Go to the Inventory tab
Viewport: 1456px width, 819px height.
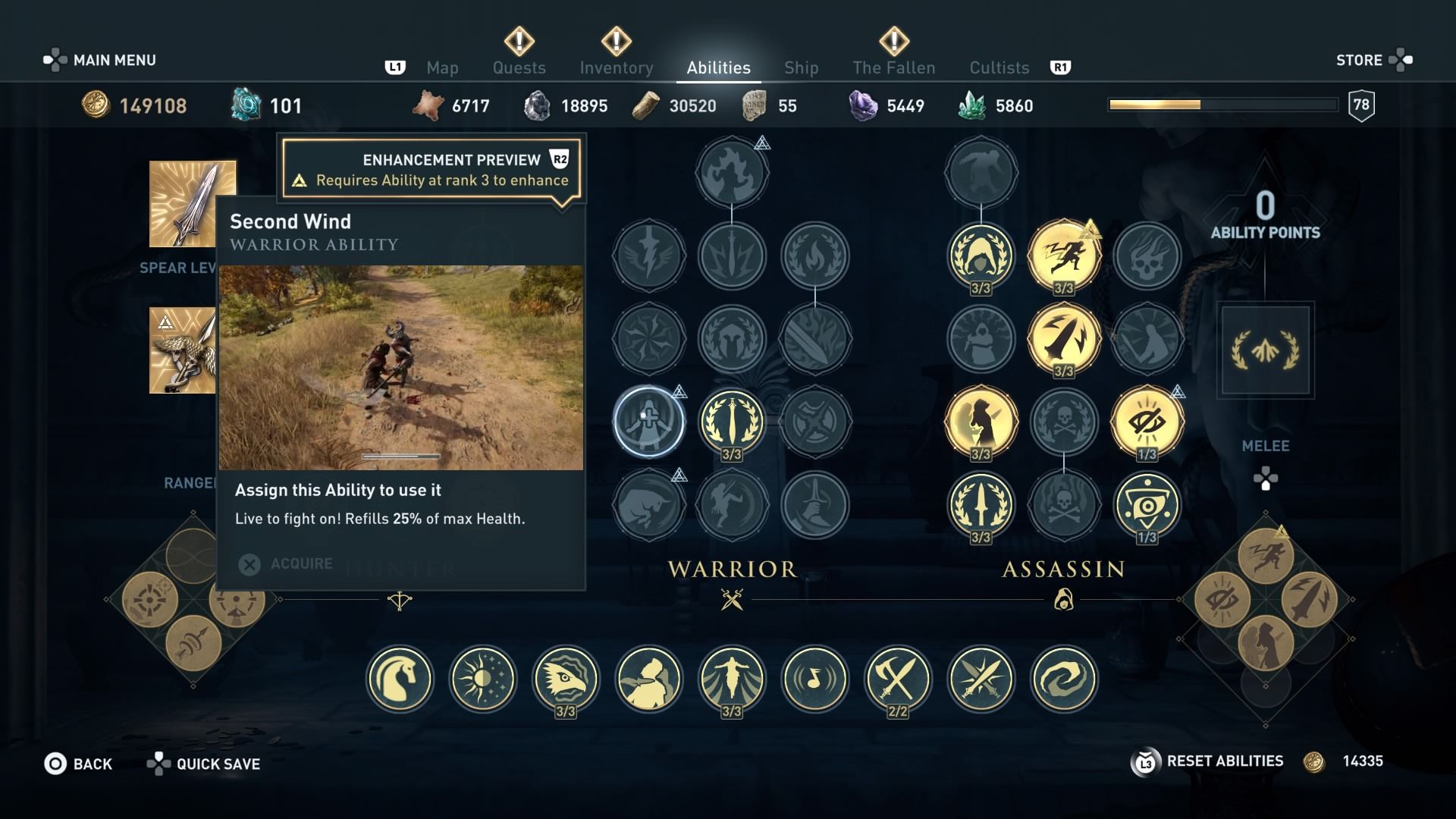(x=616, y=67)
